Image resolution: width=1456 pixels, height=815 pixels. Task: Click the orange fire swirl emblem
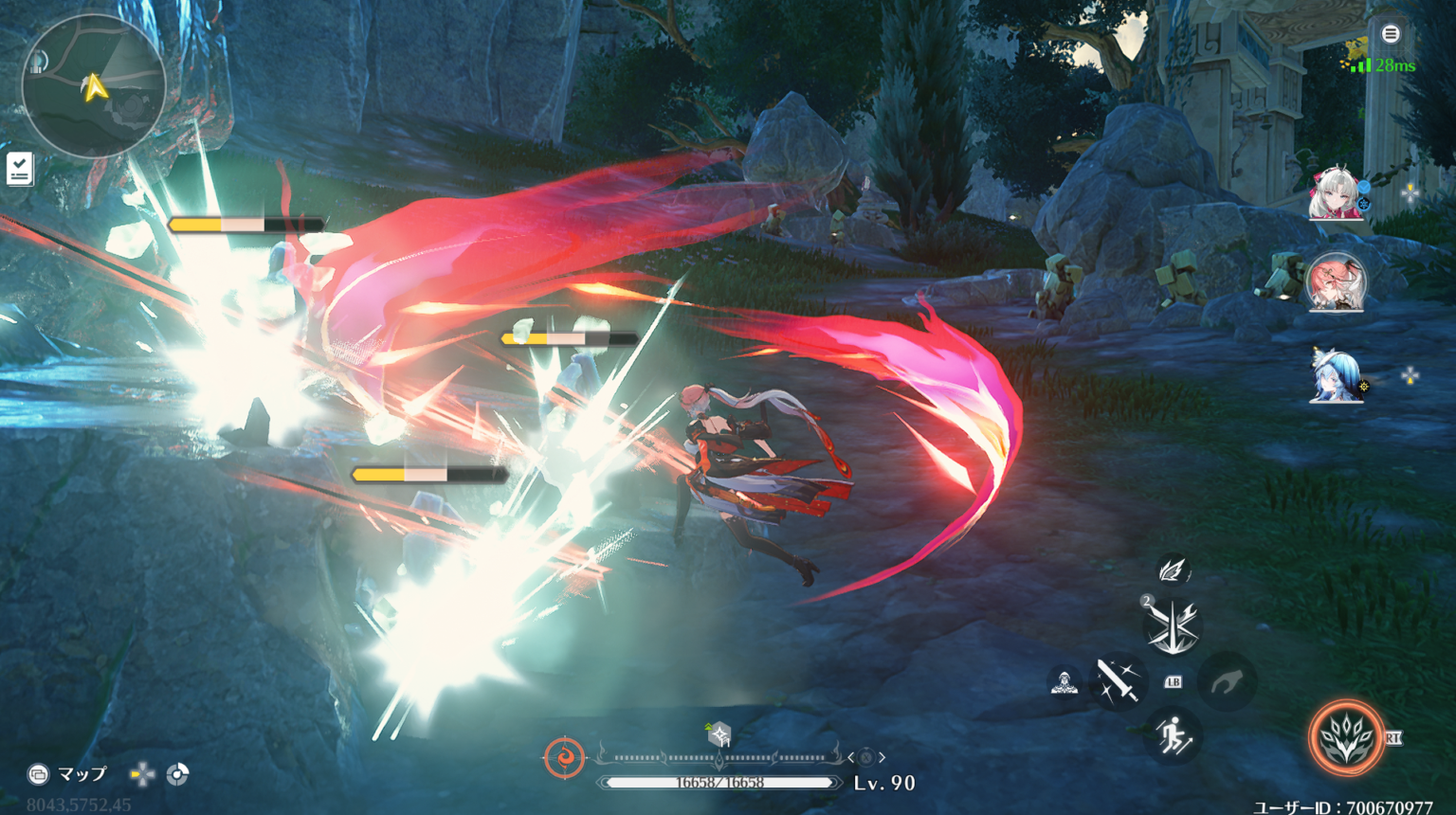point(564,758)
